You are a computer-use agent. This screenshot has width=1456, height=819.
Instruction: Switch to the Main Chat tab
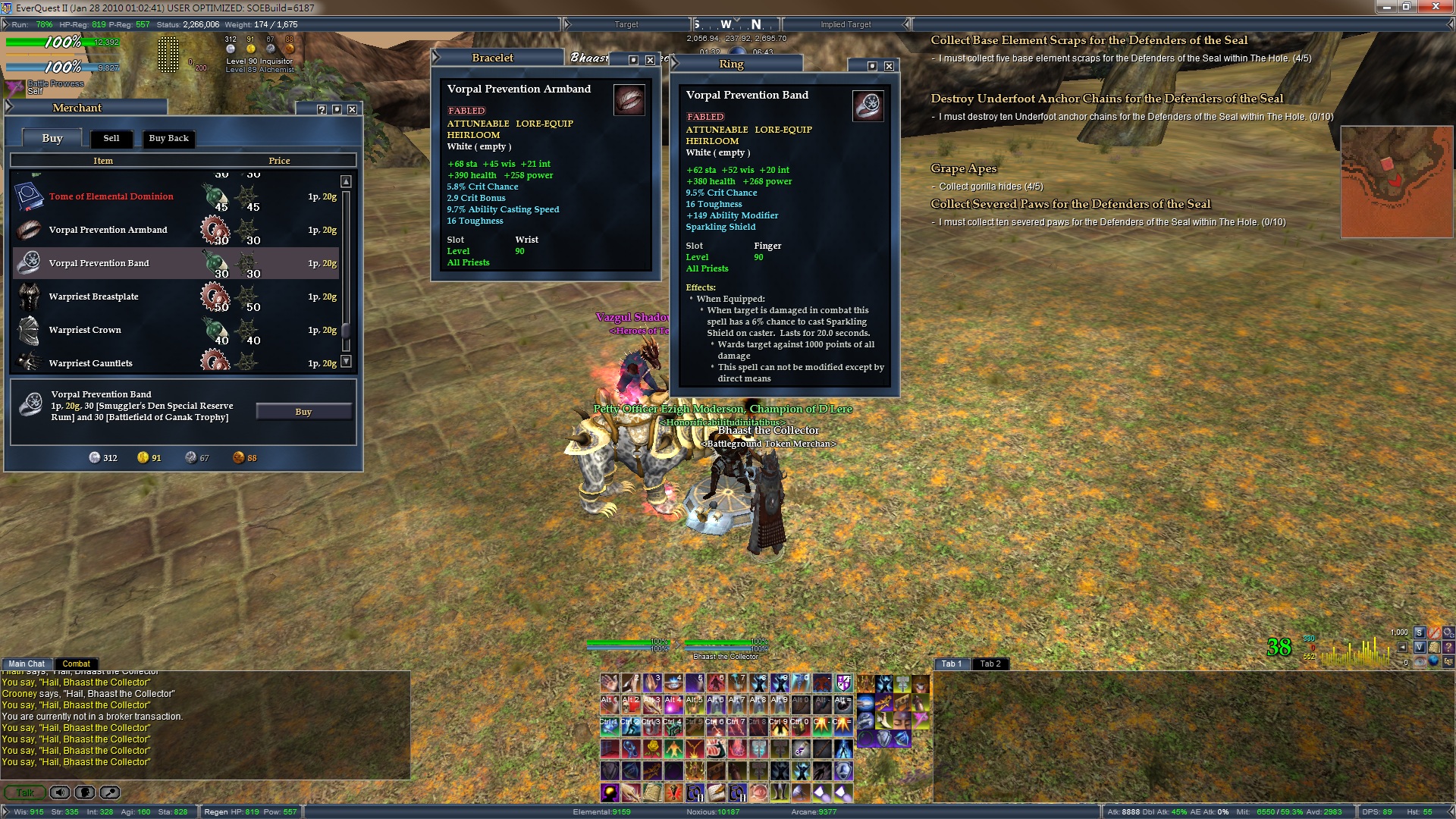tap(27, 664)
